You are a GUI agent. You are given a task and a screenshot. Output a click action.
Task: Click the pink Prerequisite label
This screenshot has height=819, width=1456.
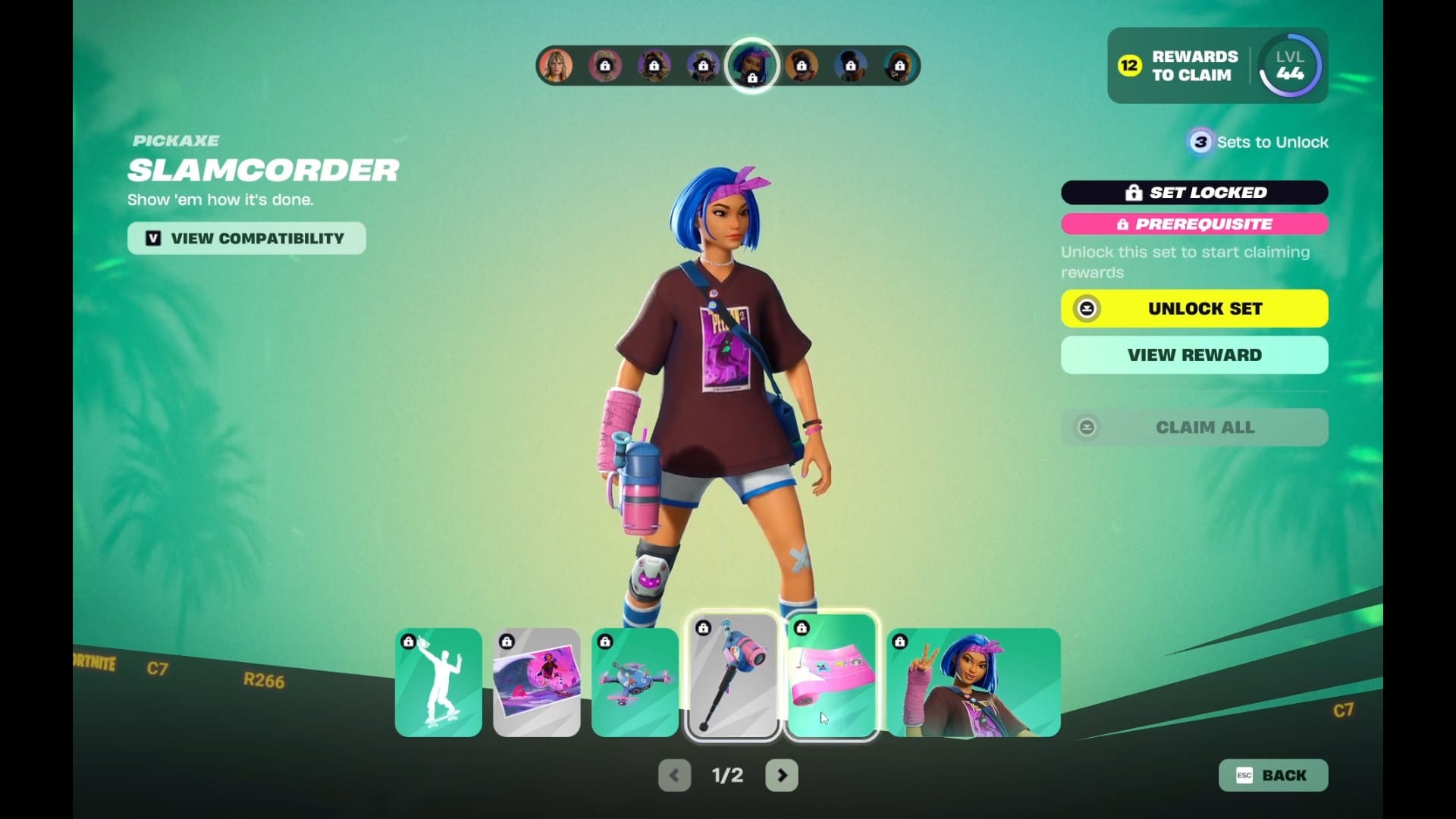tap(1194, 224)
